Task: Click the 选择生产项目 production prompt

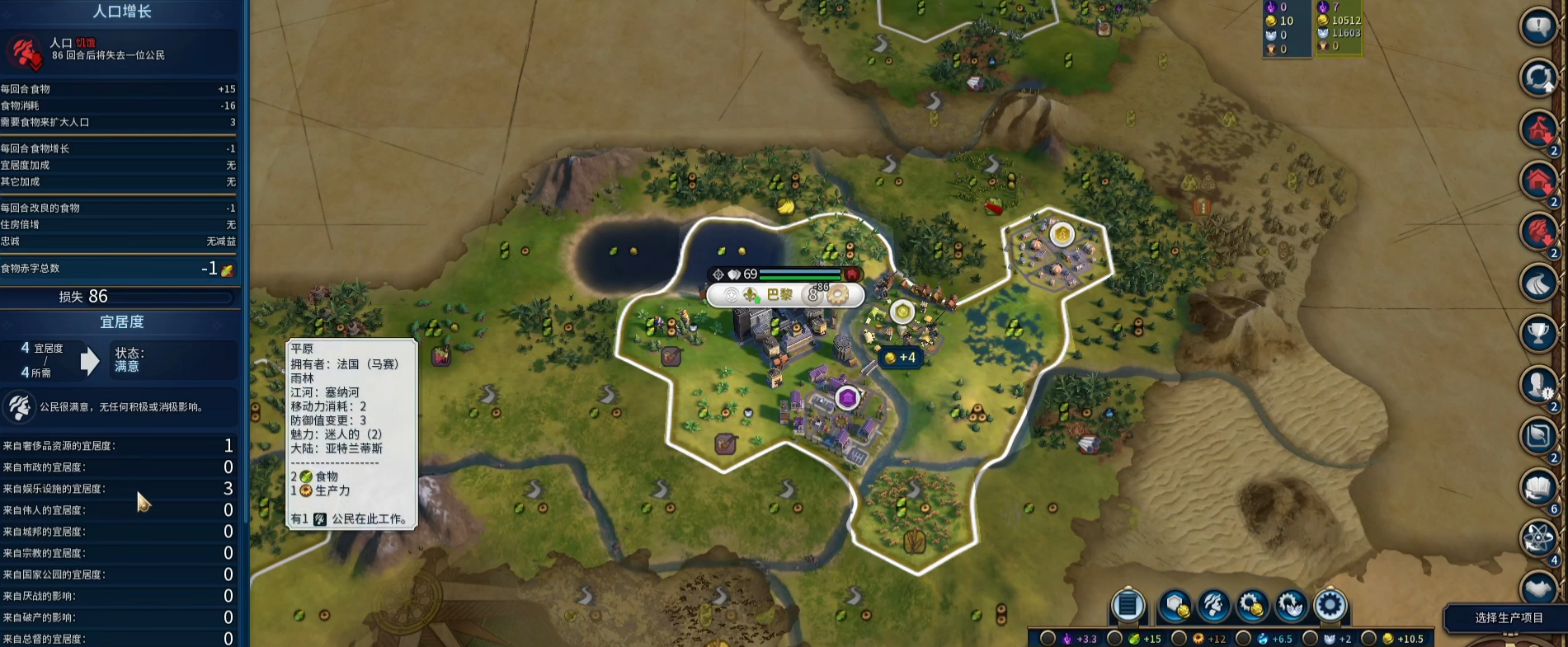Action: click(1508, 618)
